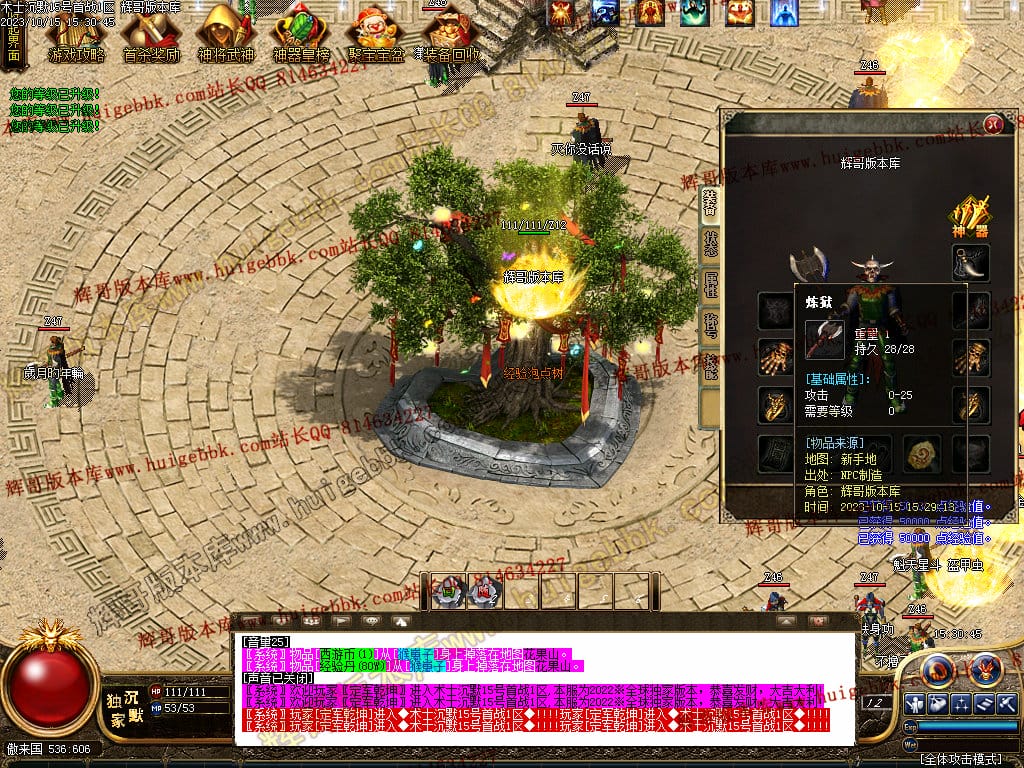Open the 神器皇榜 artifact ranking icon
Screen dimensions: 1024x768
click(301, 35)
